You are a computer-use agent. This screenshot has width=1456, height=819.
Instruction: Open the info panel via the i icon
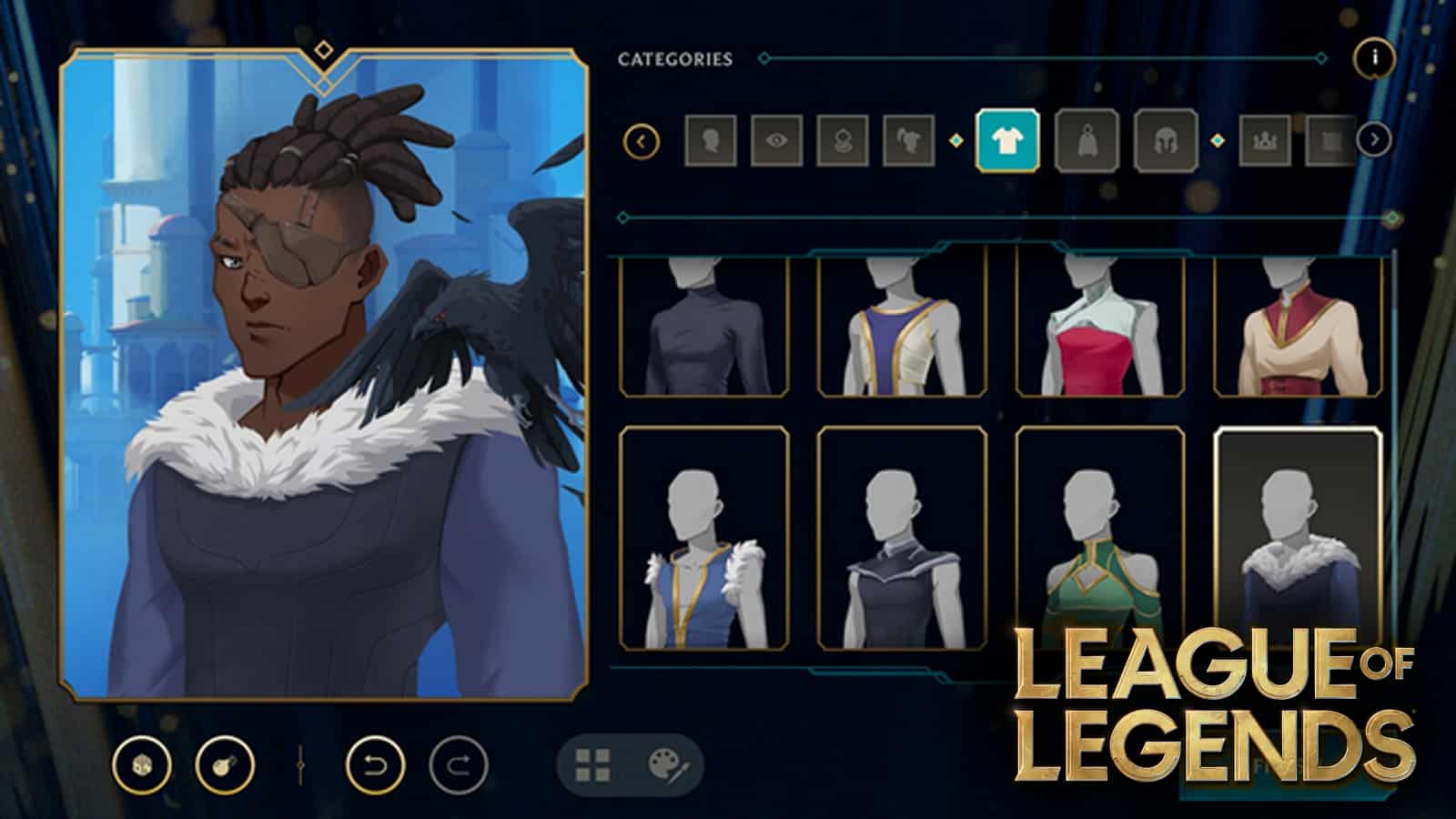tap(1371, 56)
